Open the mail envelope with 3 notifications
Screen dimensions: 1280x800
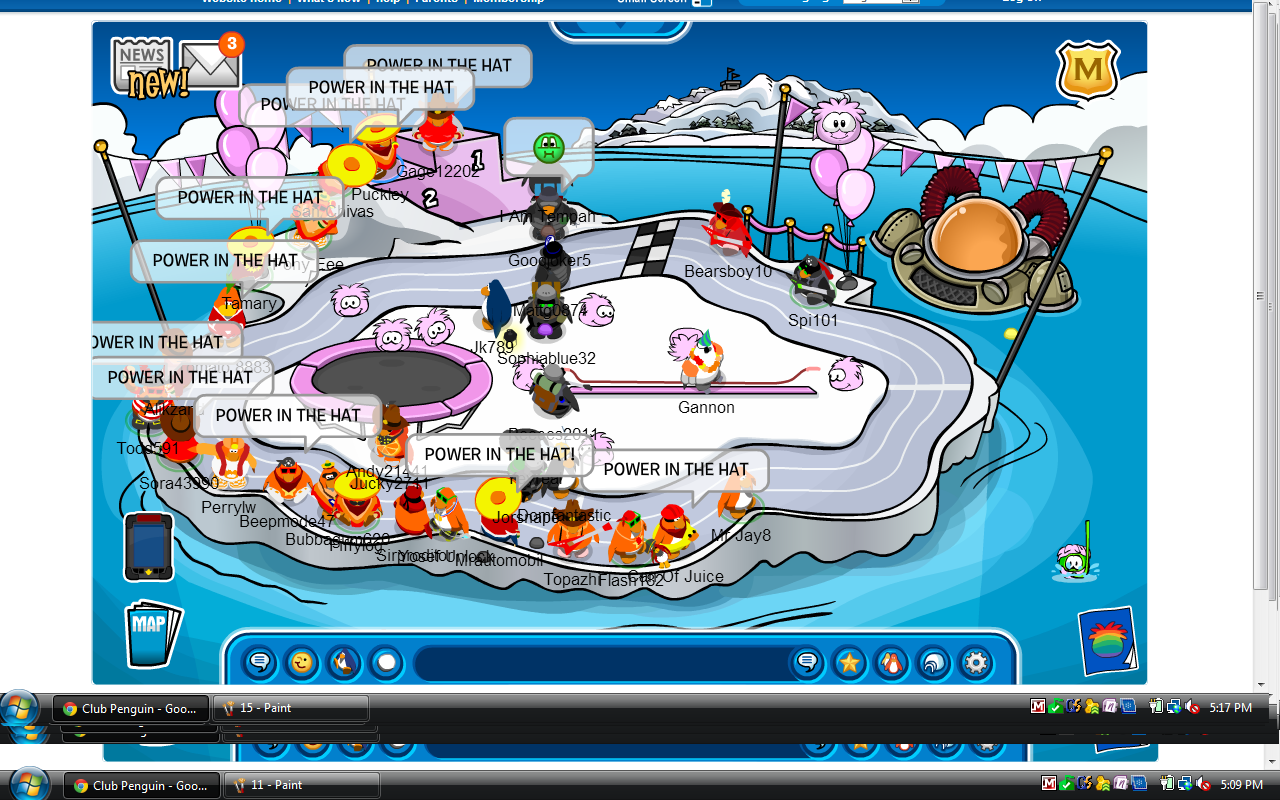[211, 66]
